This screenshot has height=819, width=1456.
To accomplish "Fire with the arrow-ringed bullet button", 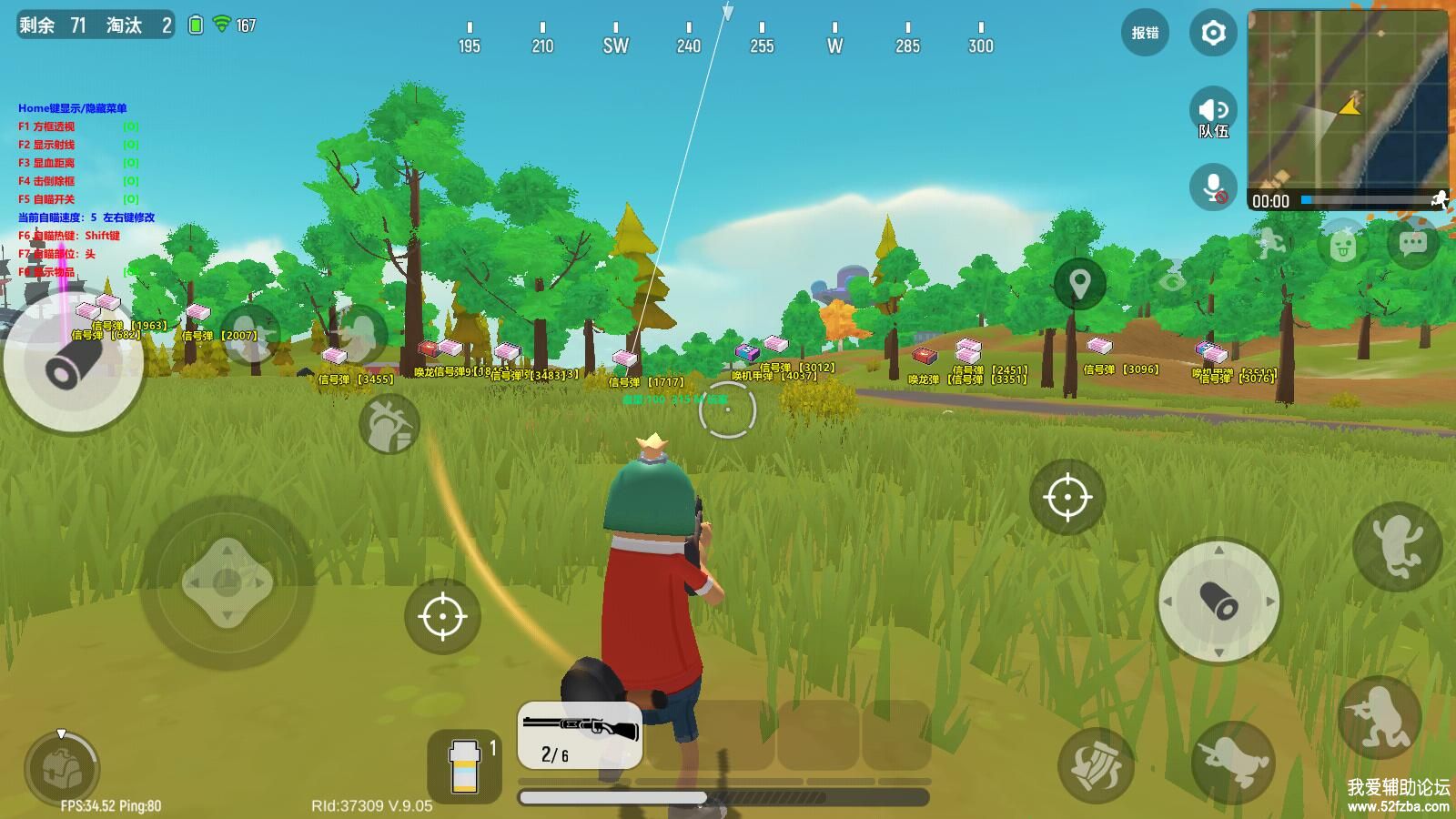I will [x=1219, y=602].
